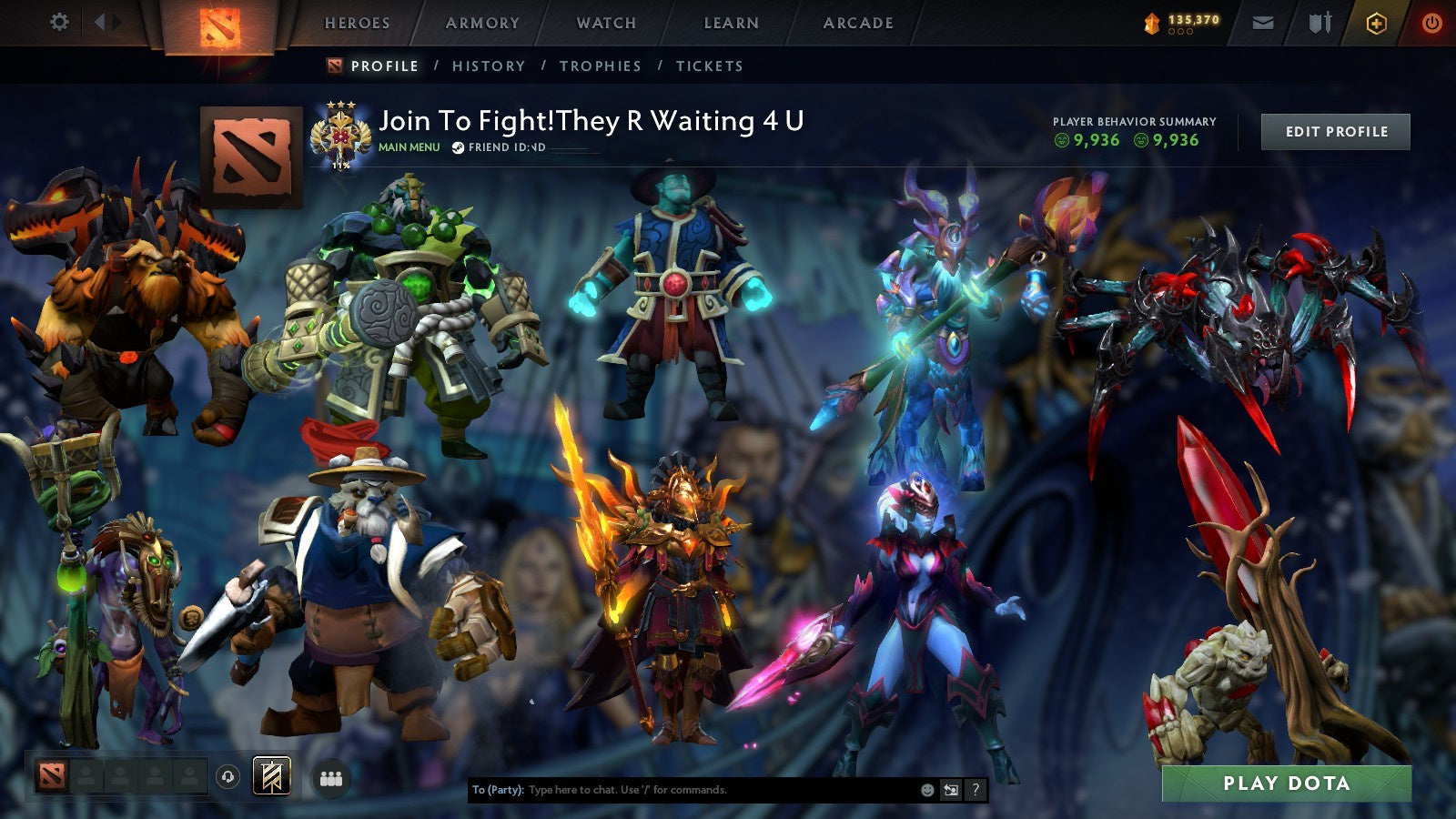Open the TROPHIES tab
Image resolution: width=1456 pixels, height=819 pixels.
[x=601, y=66]
